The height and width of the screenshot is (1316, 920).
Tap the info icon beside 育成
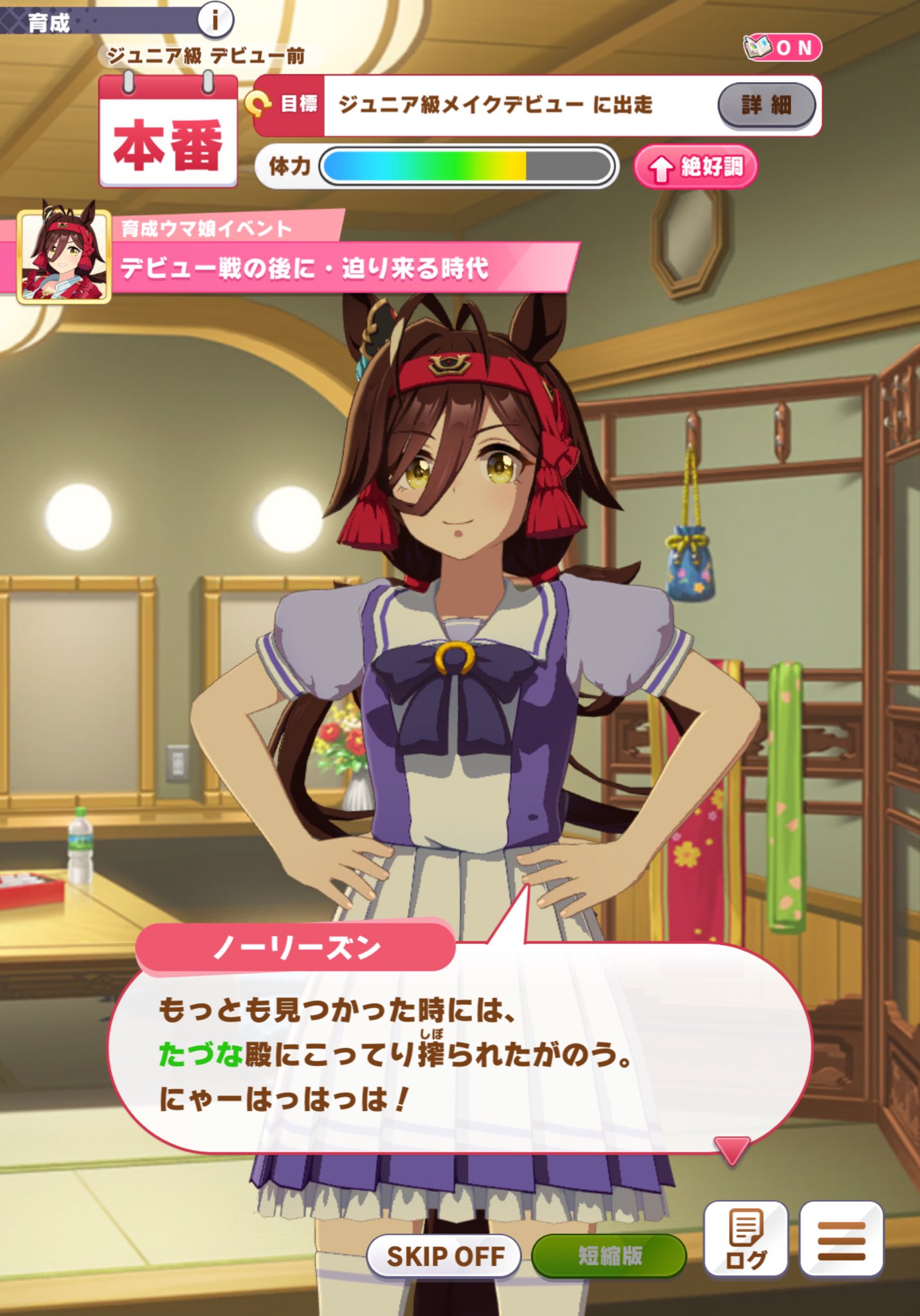click(x=215, y=20)
